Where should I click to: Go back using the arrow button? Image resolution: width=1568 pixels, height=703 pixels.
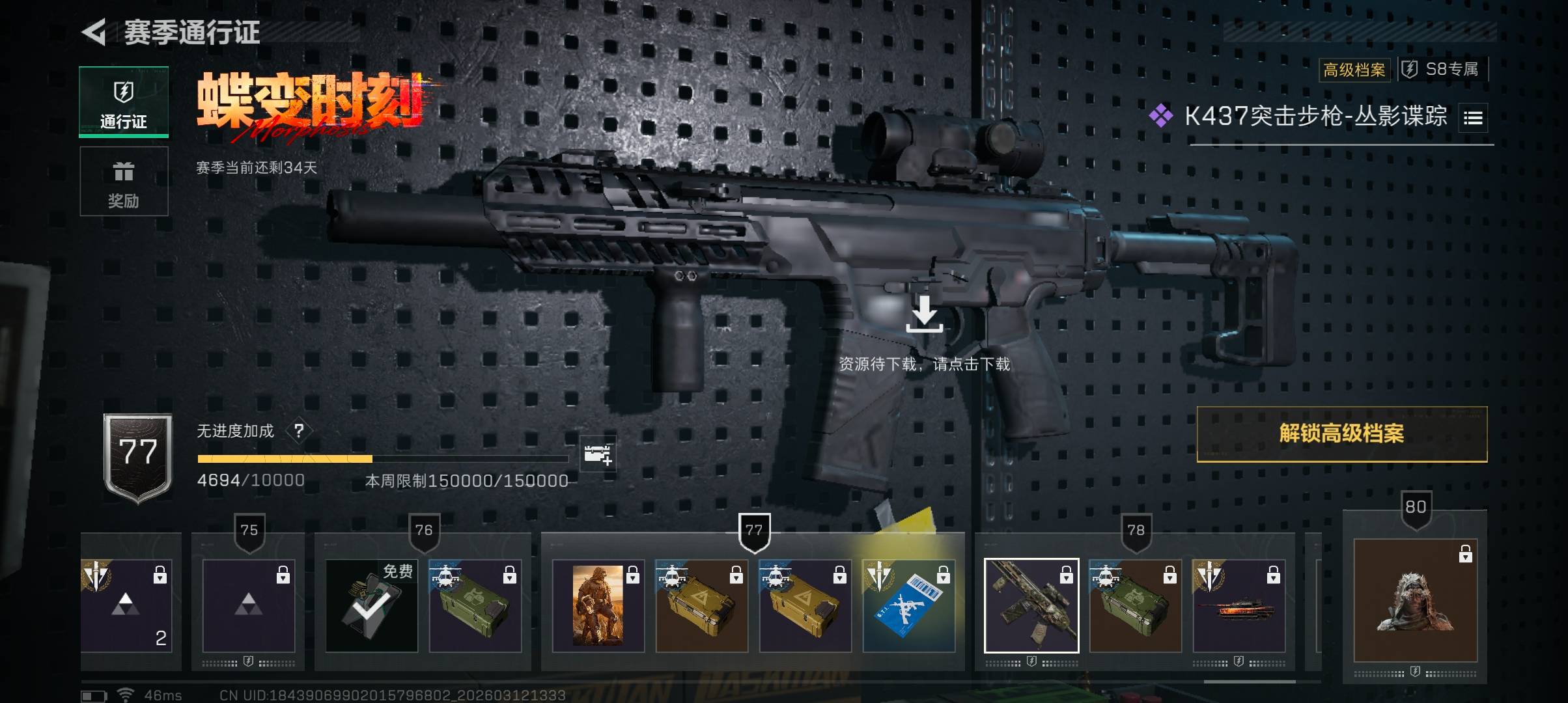click(94, 33)
